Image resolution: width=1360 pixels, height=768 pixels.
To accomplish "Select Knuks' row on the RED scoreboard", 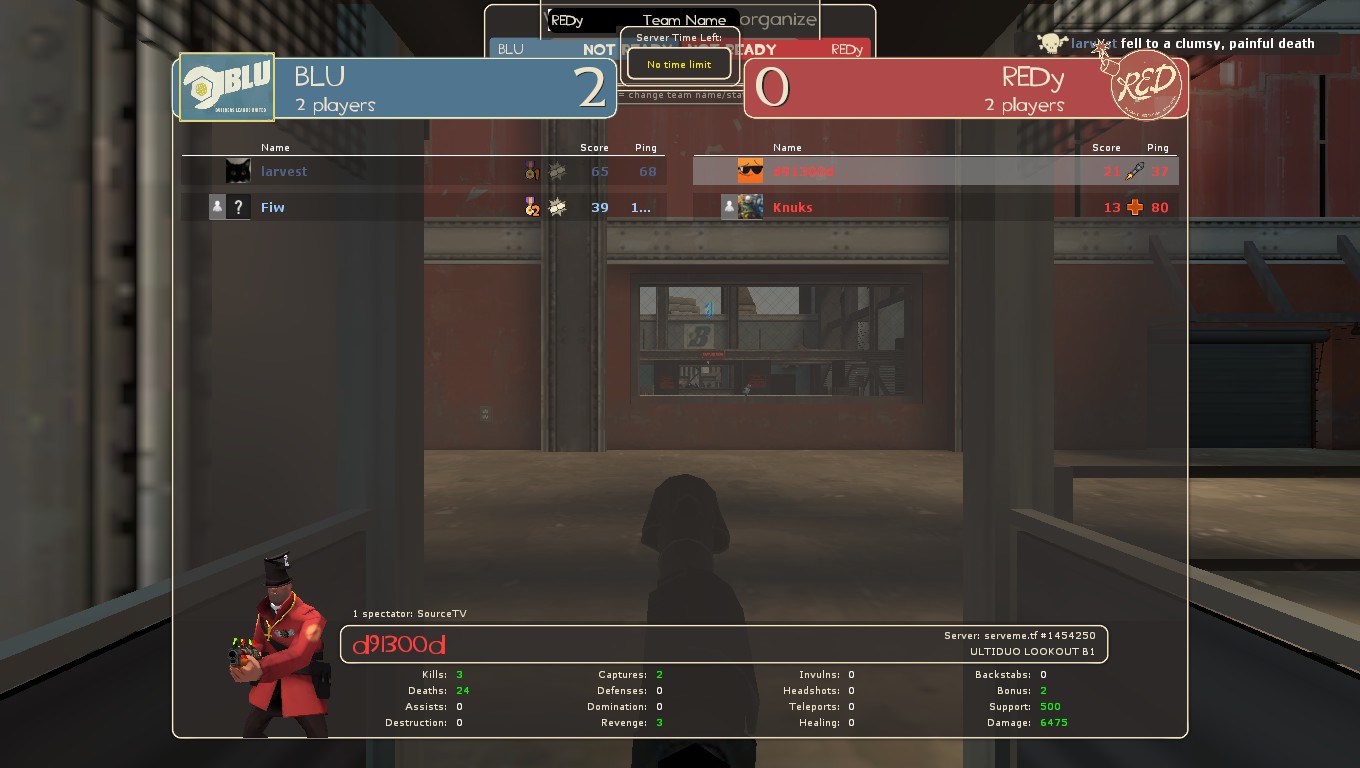I will (x=935, y=207).
